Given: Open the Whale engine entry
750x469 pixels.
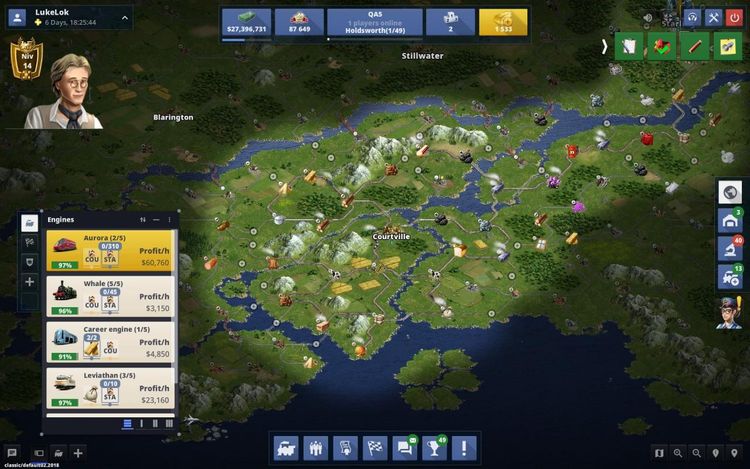Looking at the screenshot, I should point(110,296).
